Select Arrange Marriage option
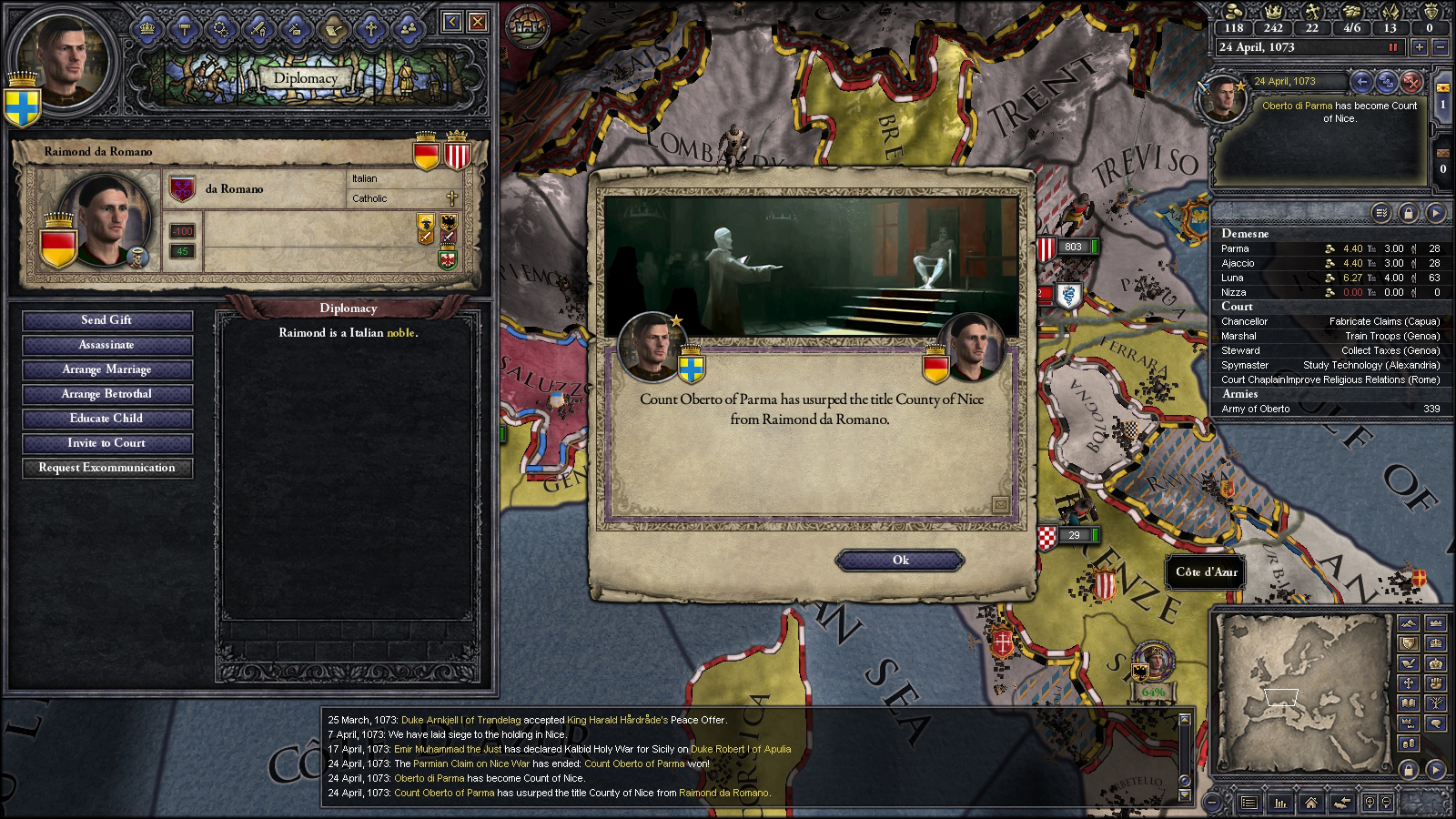Screen dimensions: 1456x819 point(107,369)
